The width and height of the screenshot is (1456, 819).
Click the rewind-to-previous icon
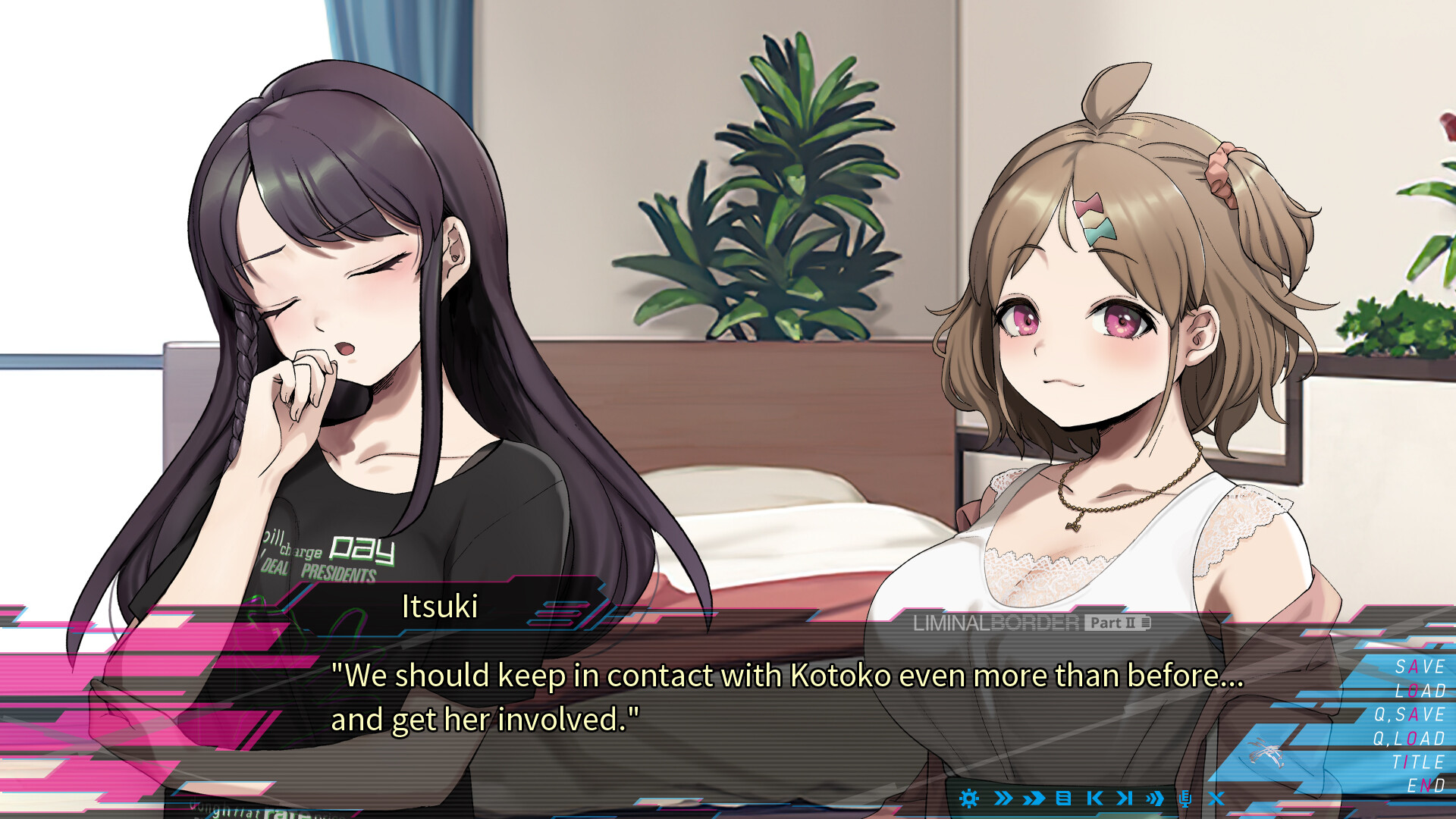coord(1096,798)
